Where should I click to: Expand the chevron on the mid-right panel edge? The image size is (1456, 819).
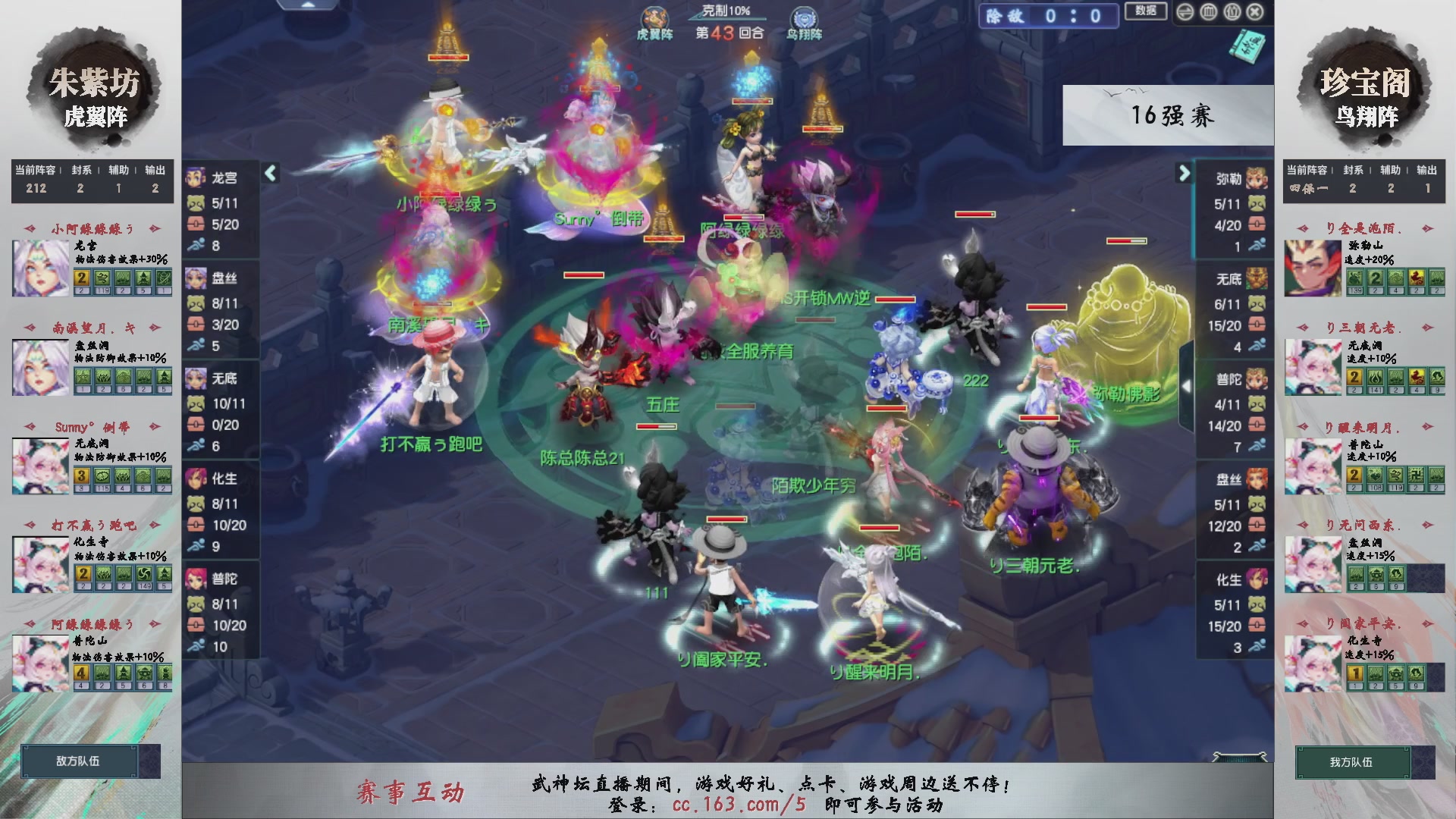click(x=1188, y=386)
